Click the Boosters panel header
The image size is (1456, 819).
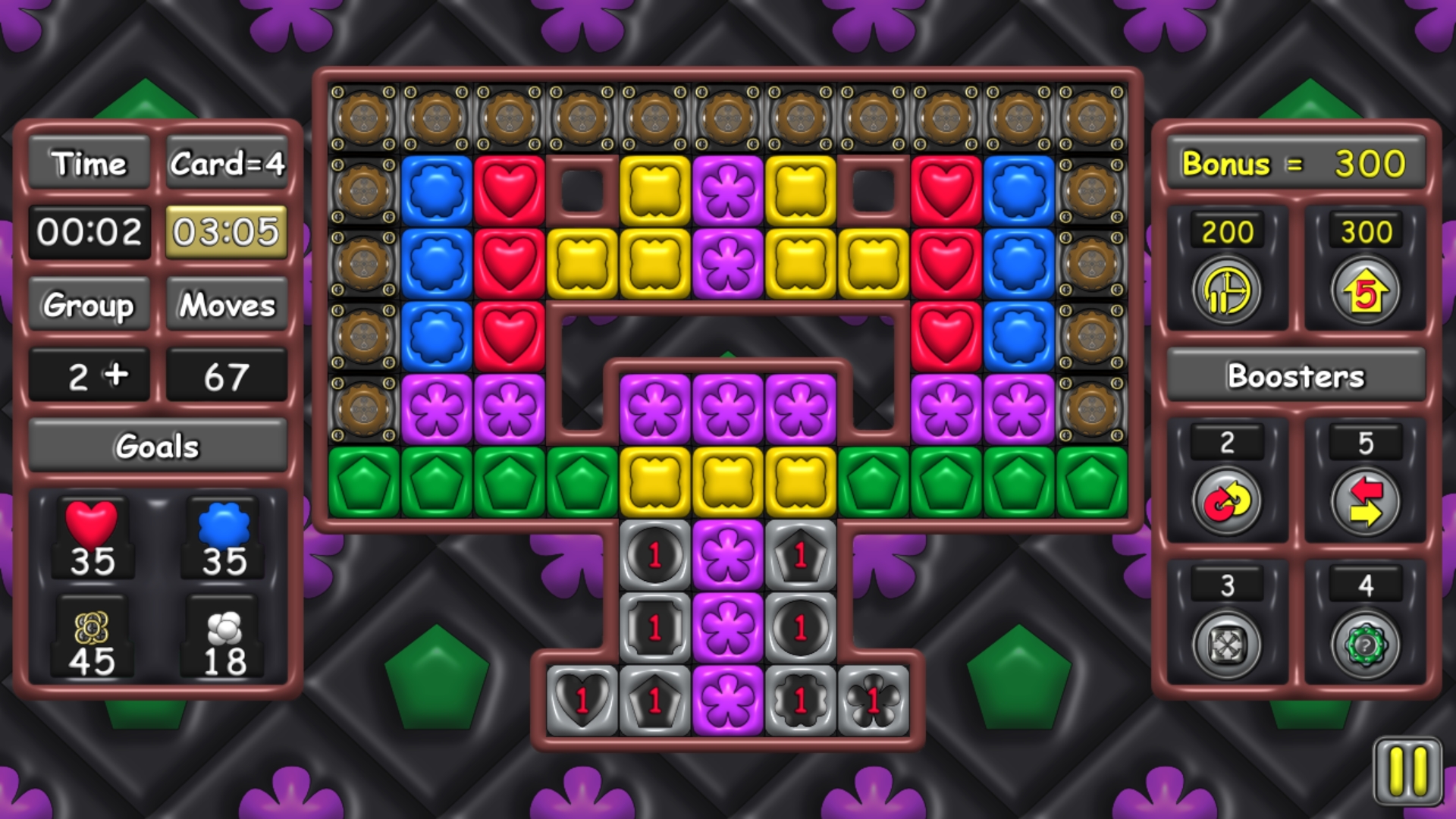point(1295,375)
